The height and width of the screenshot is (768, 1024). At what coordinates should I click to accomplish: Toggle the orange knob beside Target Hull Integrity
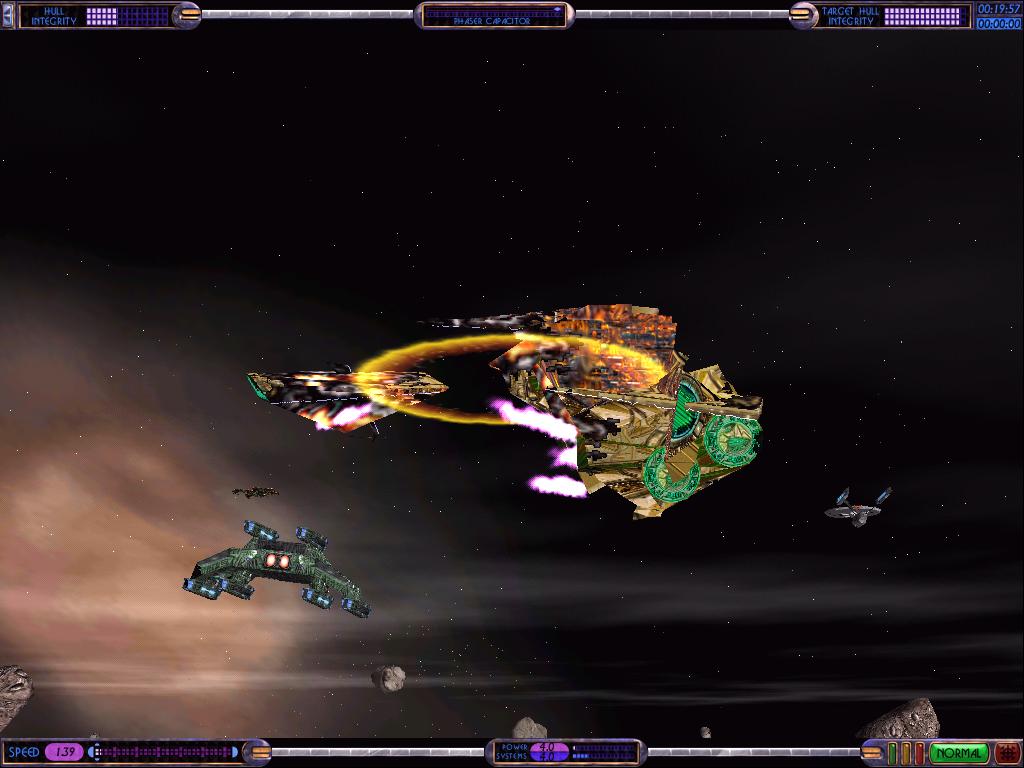pyautogui.click(x=803, y=14)
